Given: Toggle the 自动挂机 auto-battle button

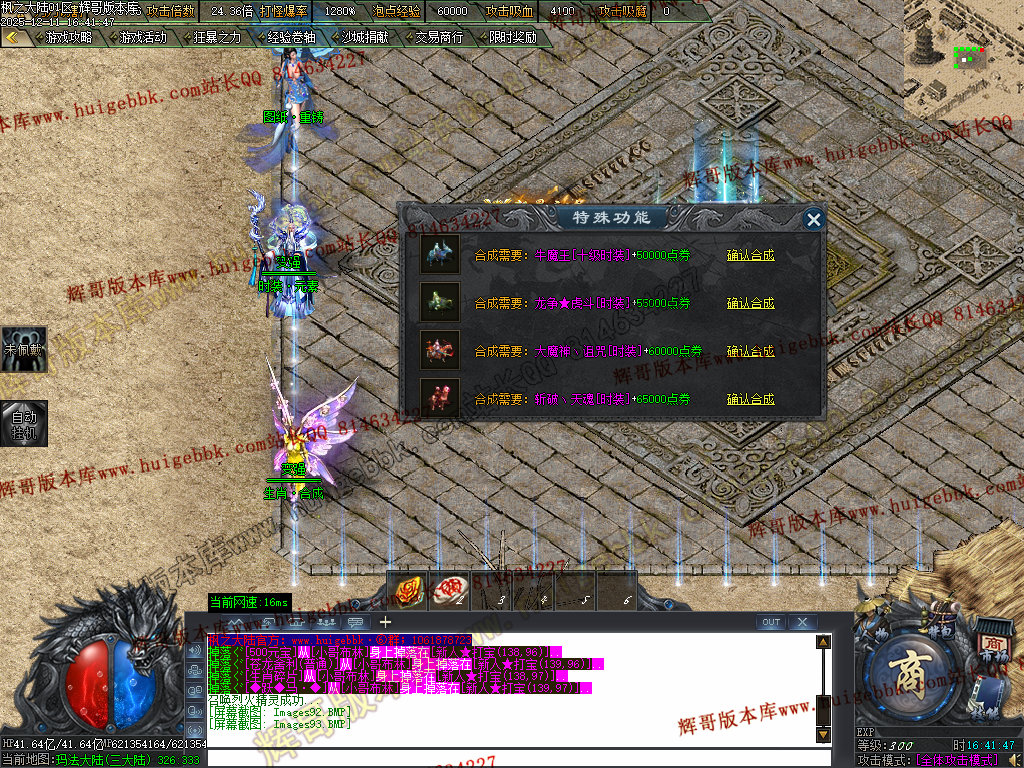Looking at the screenshot, I should coord(23,424).
